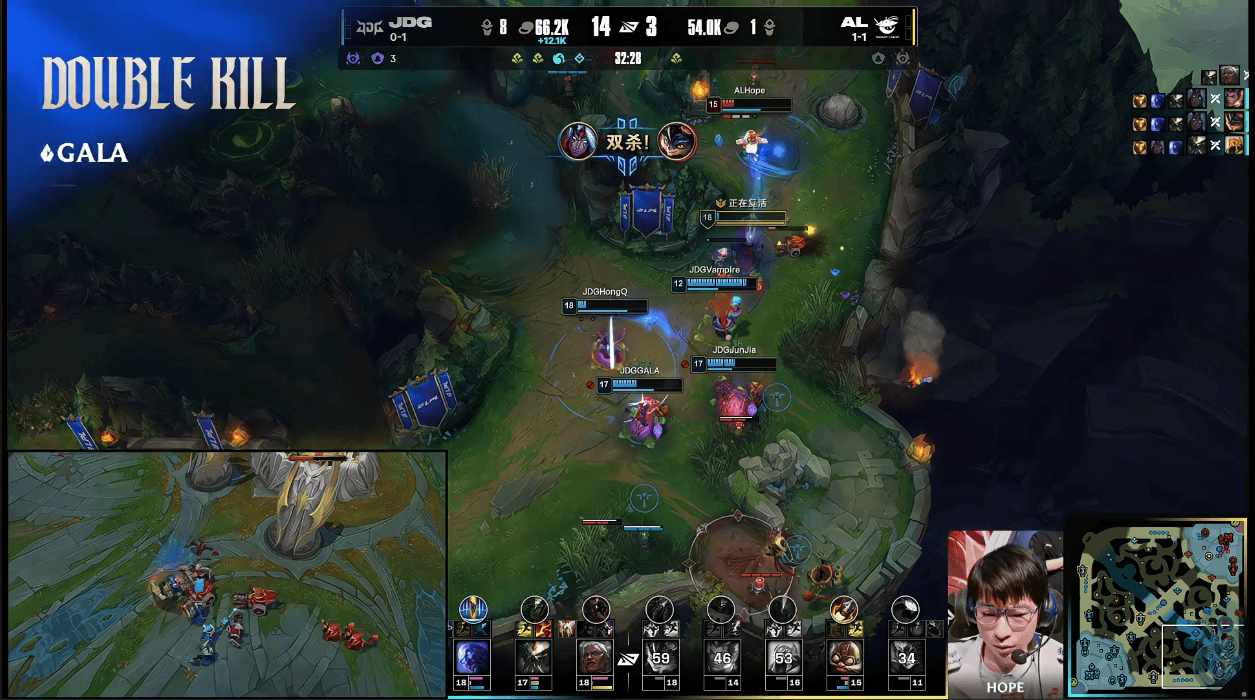Click the dark-haired victim portrait in kill feed

(x=1234, y=99)
